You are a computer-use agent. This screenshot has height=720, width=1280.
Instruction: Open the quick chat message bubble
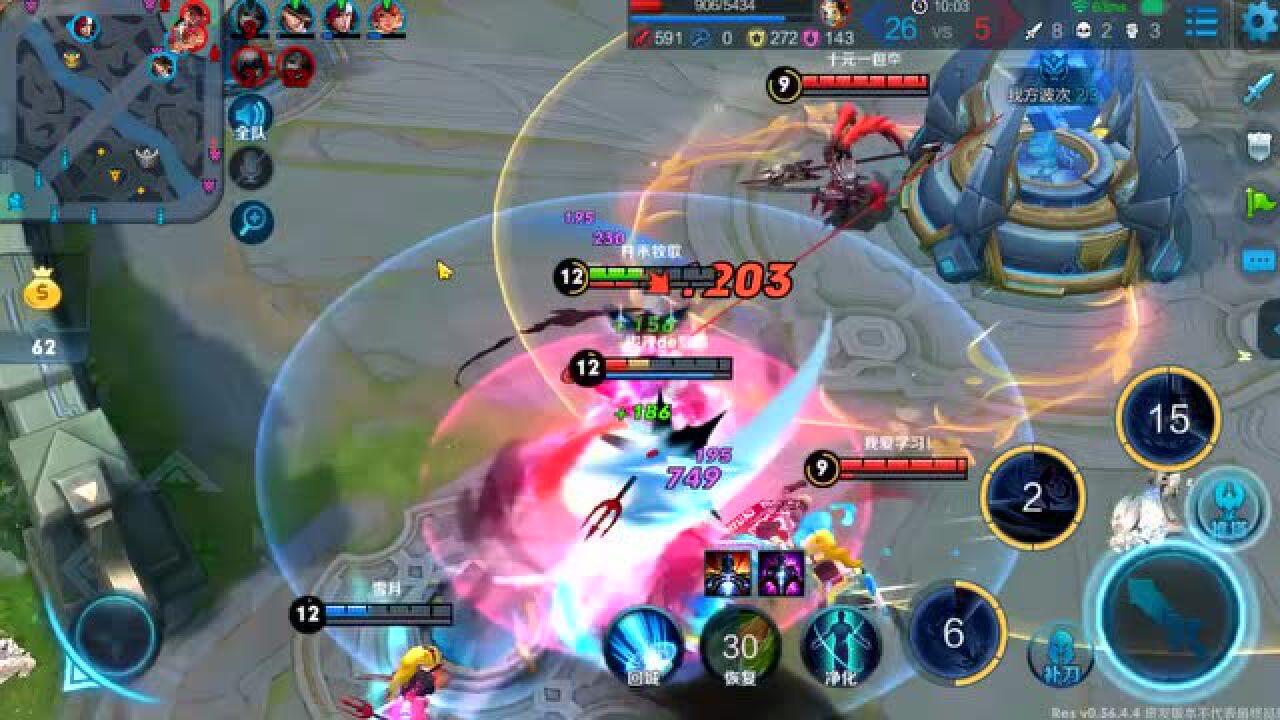pyautogui.click(x=1258, y=260)
